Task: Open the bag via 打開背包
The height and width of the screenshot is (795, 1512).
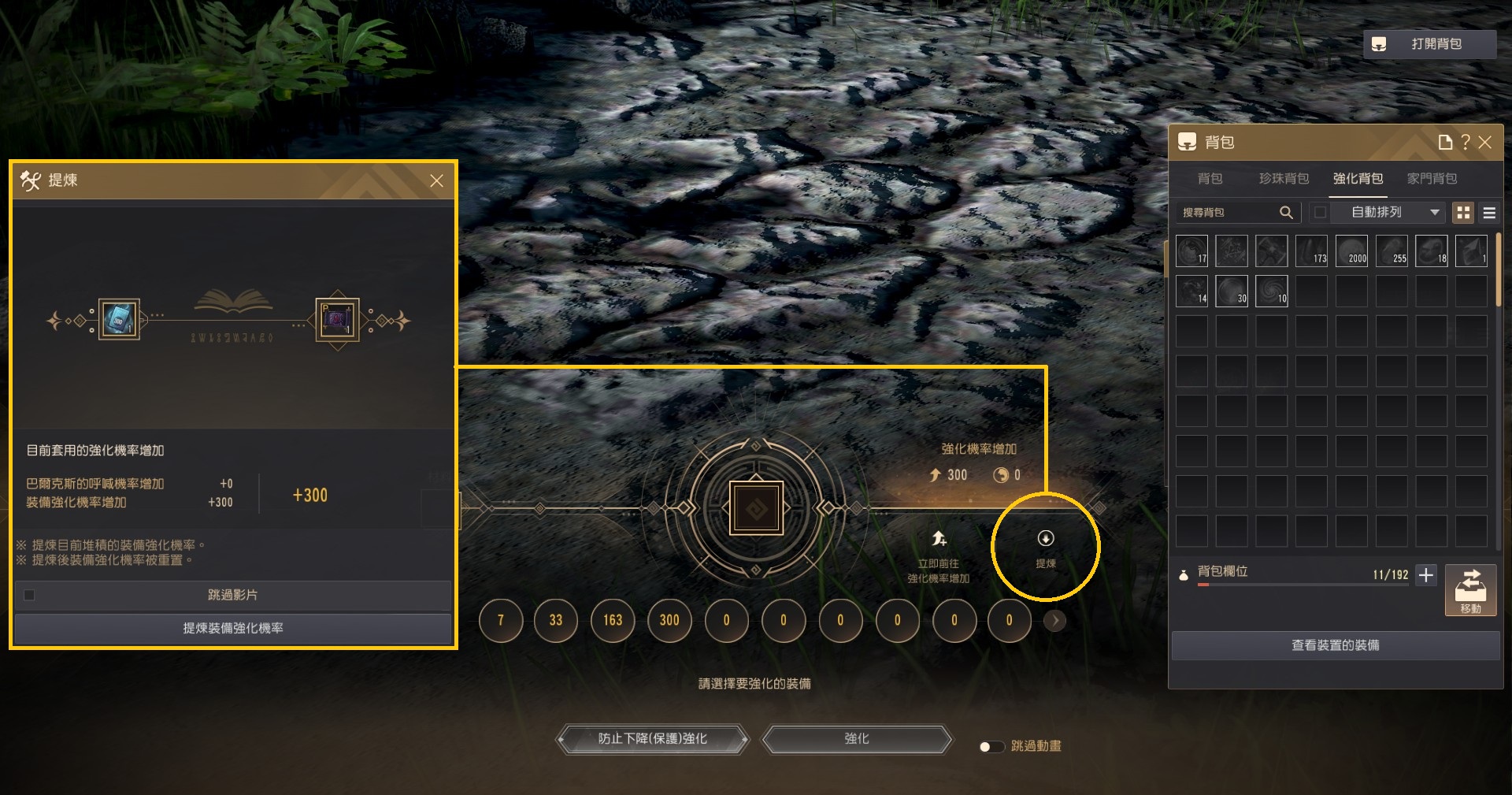Action: (1429, 44)
